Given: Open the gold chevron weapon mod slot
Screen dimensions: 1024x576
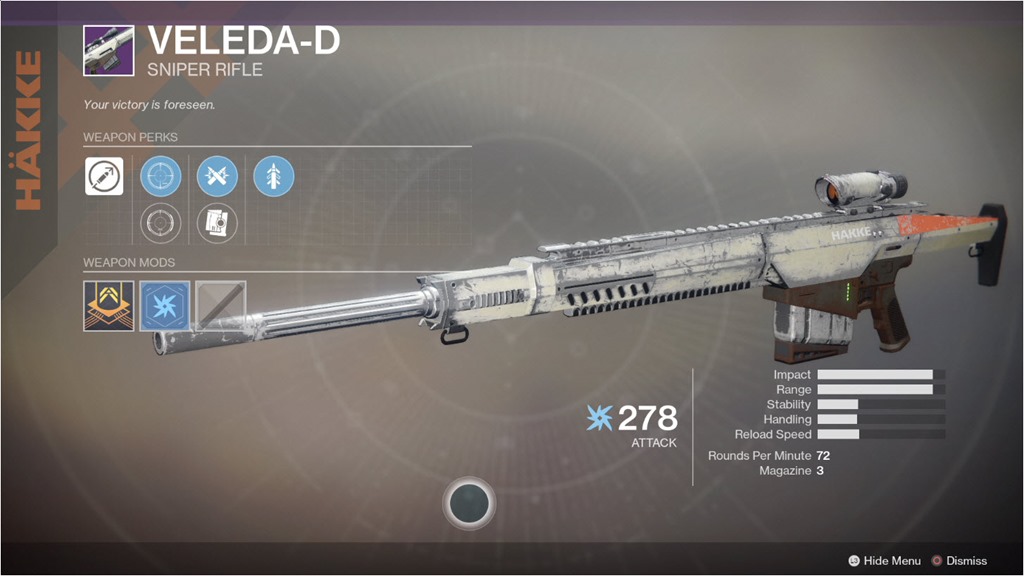Looking at the screenshot, I should click(x=108, y=305).
